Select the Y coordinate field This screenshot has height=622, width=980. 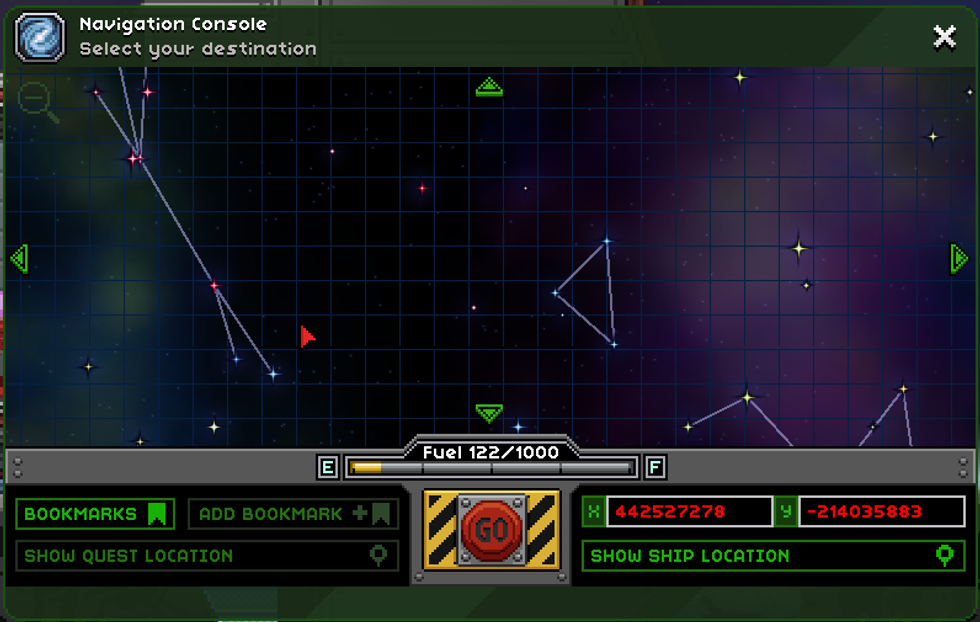pyautogui.click(x=880, y=512)
